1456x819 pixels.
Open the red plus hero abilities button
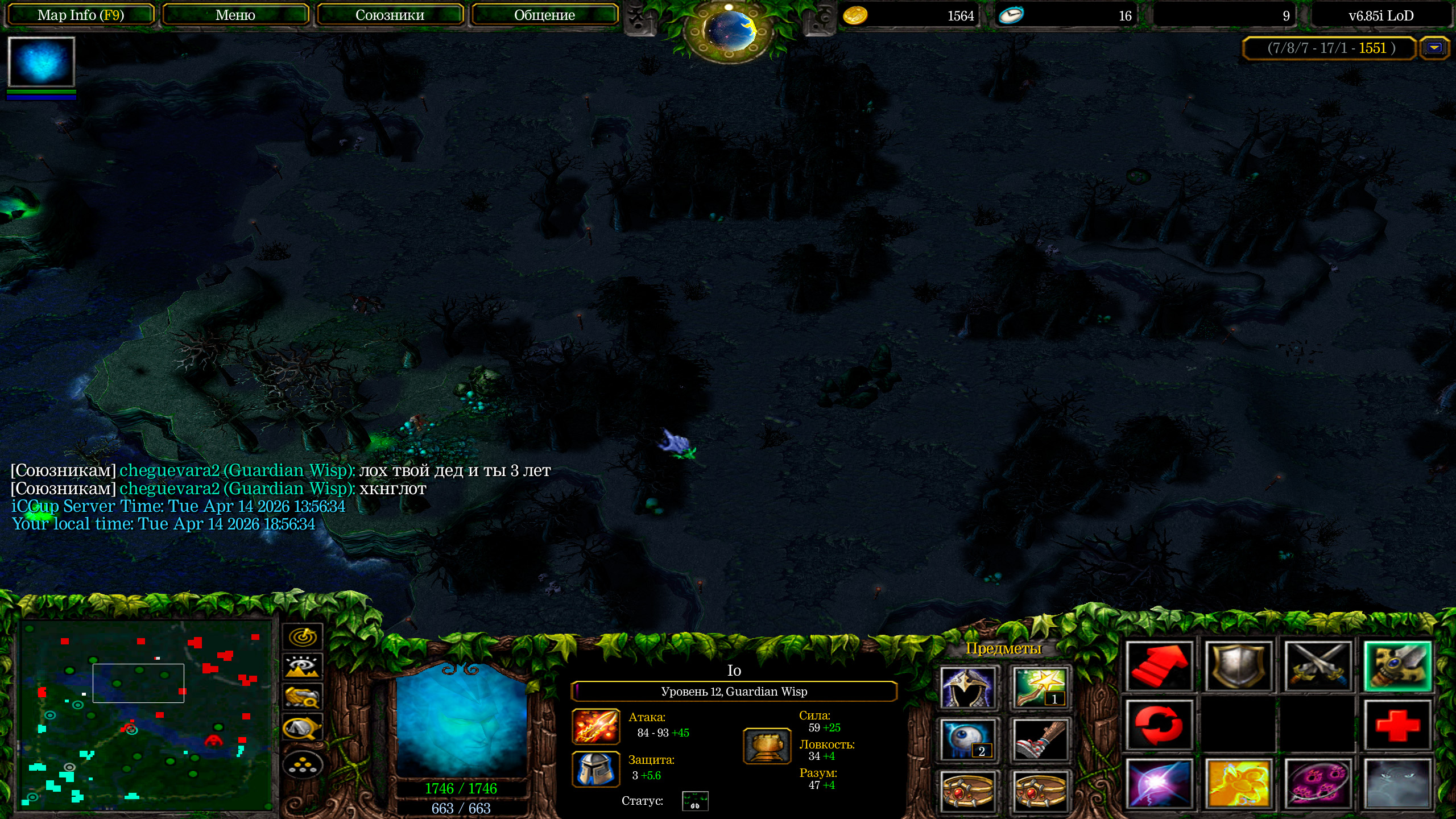tap(1397, 726)
